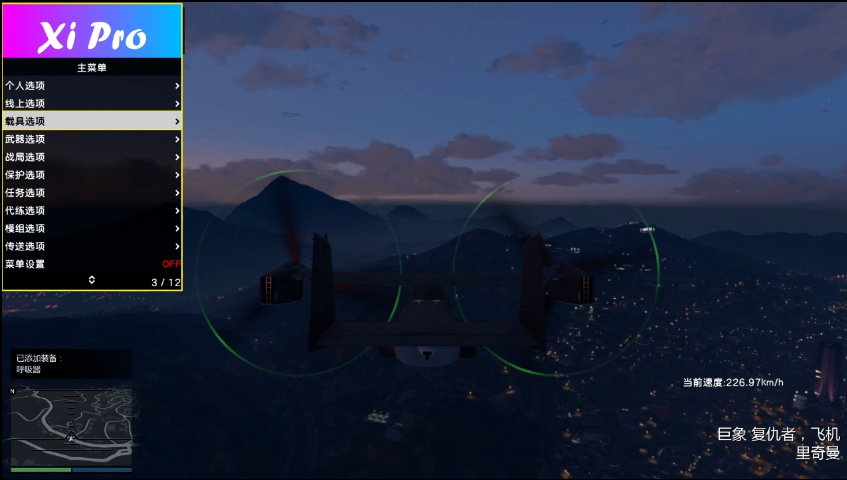The height and width of the screenshot is (480, 847).
Task: Choose the 模组选项 entry
Action: pyautogui.click(x=92, y=228)
